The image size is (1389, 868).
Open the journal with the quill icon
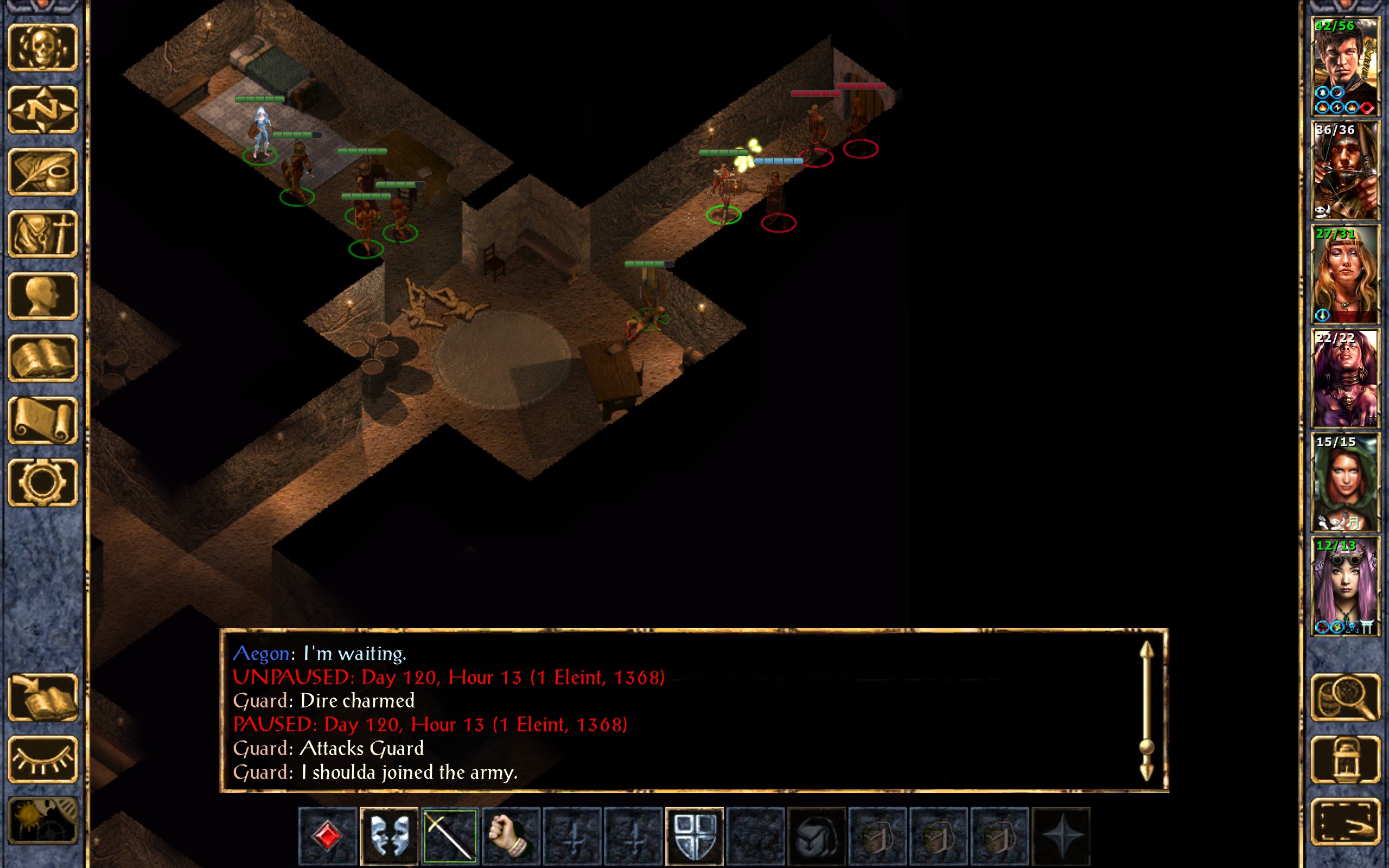coord(43,171)
